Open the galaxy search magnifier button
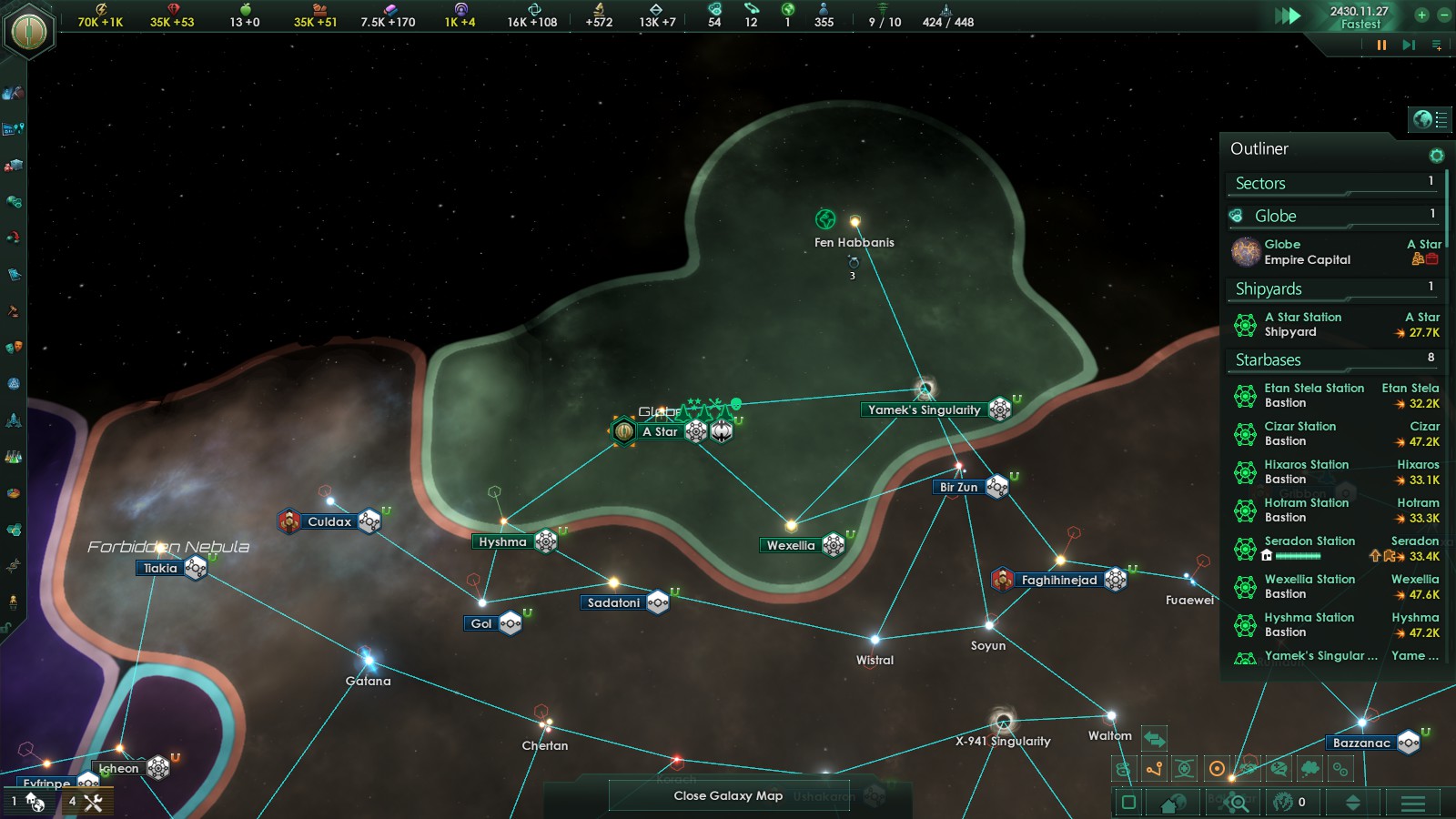This screenshot has height=819, width=1456. [x=1238, y=803]
